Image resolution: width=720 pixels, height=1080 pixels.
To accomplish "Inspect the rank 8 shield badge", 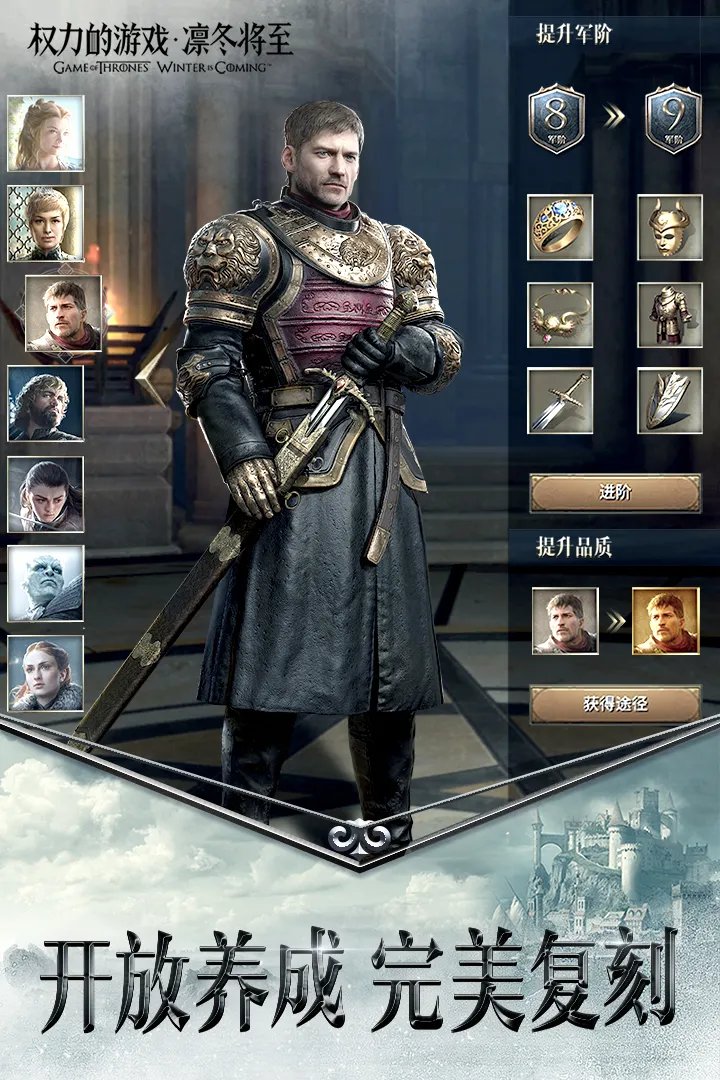I will (557, 119).
